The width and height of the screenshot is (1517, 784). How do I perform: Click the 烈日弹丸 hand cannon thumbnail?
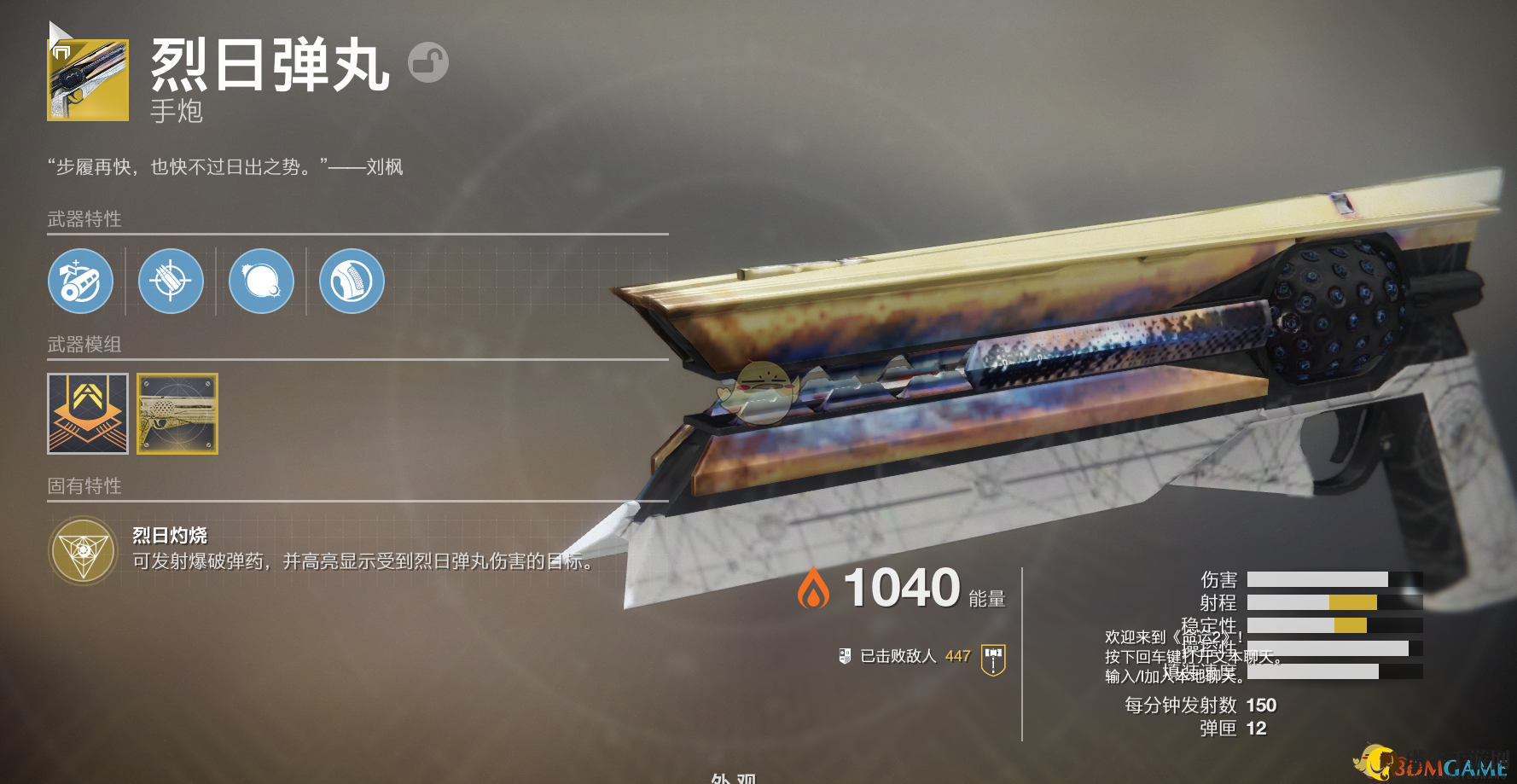[88, 79]
